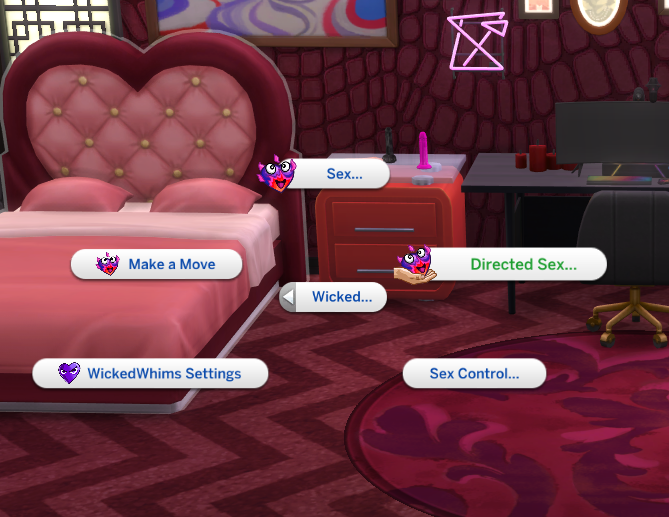This screenshot has width=669, height=517.
Task: Open the Sex Control... menu
Action: (474, 374)
